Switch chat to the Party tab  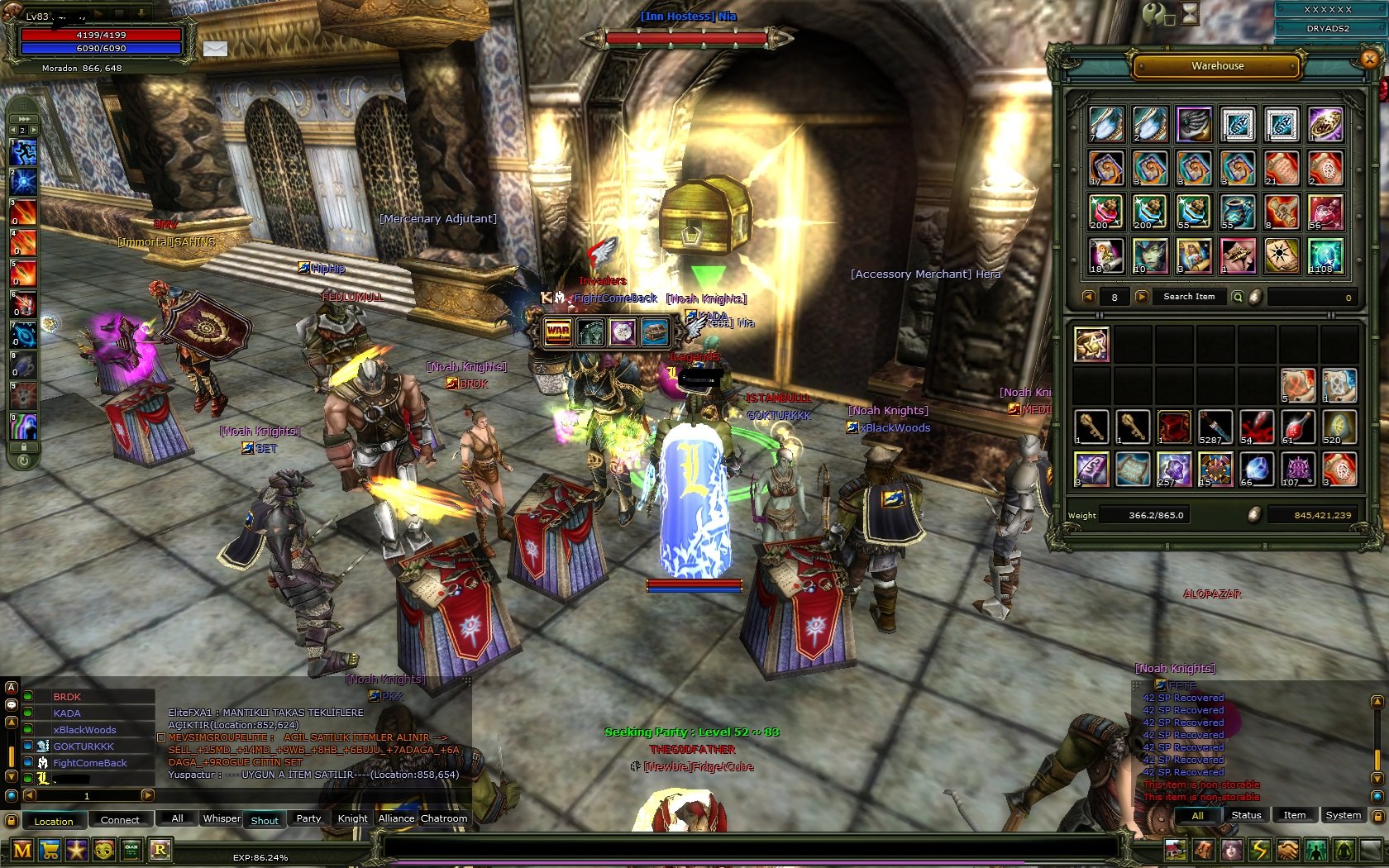(x=308, y=818)
